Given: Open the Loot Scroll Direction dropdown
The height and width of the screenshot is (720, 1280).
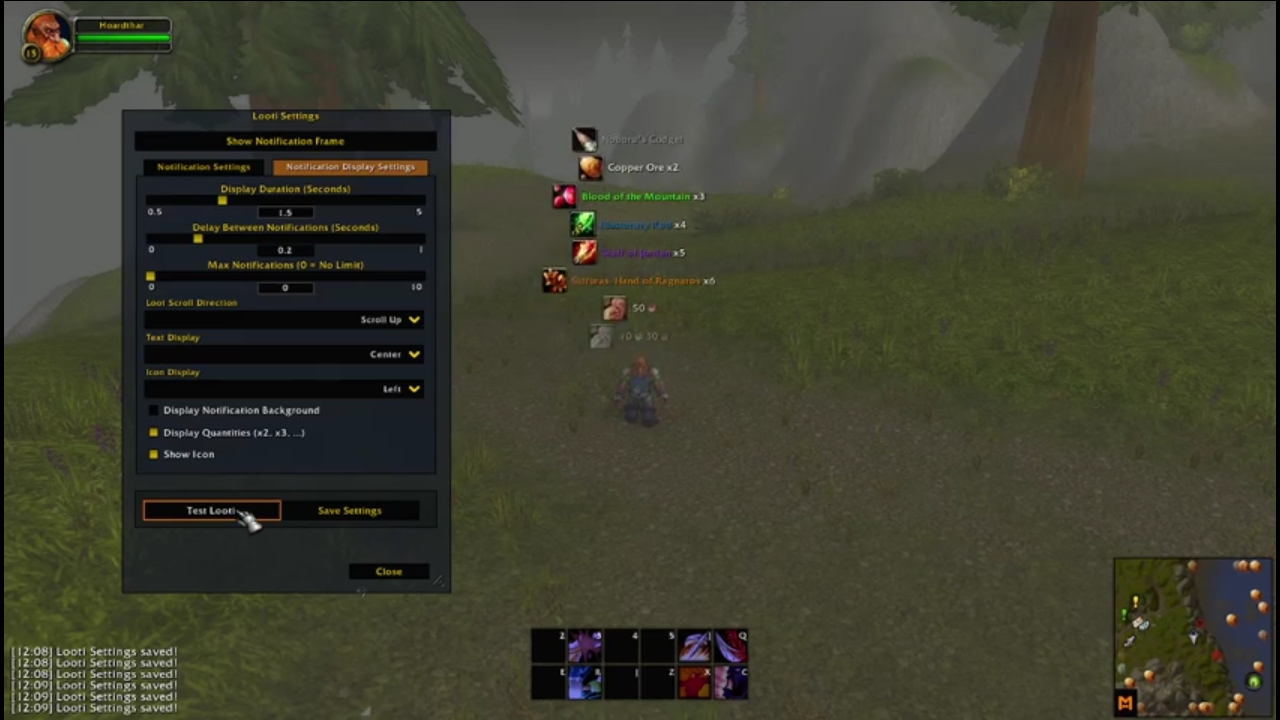Looking at the screenshot, I should point(390,319).
